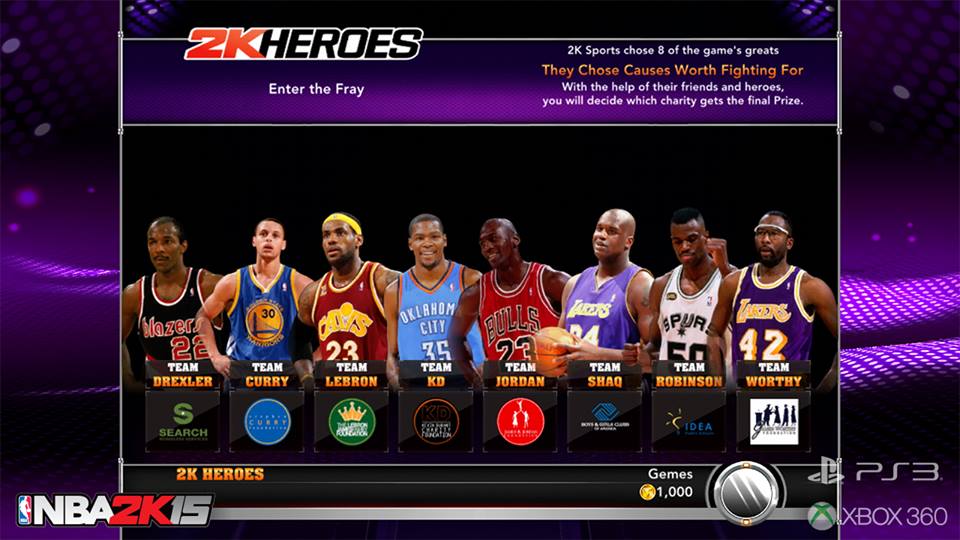Select Team Robinson IDEA tile
The width and height of the screenshot is (960, 540).
[689, 421]
